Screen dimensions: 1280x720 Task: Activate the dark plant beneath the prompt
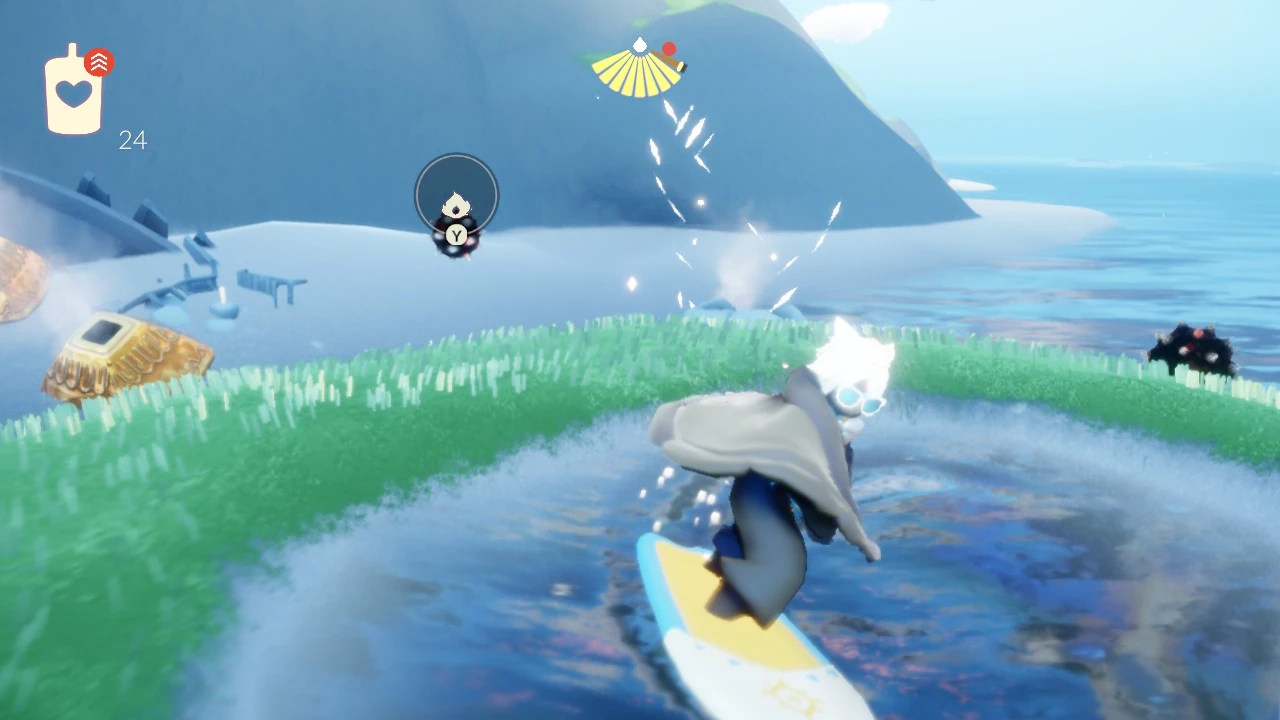(x=456, y=252)
